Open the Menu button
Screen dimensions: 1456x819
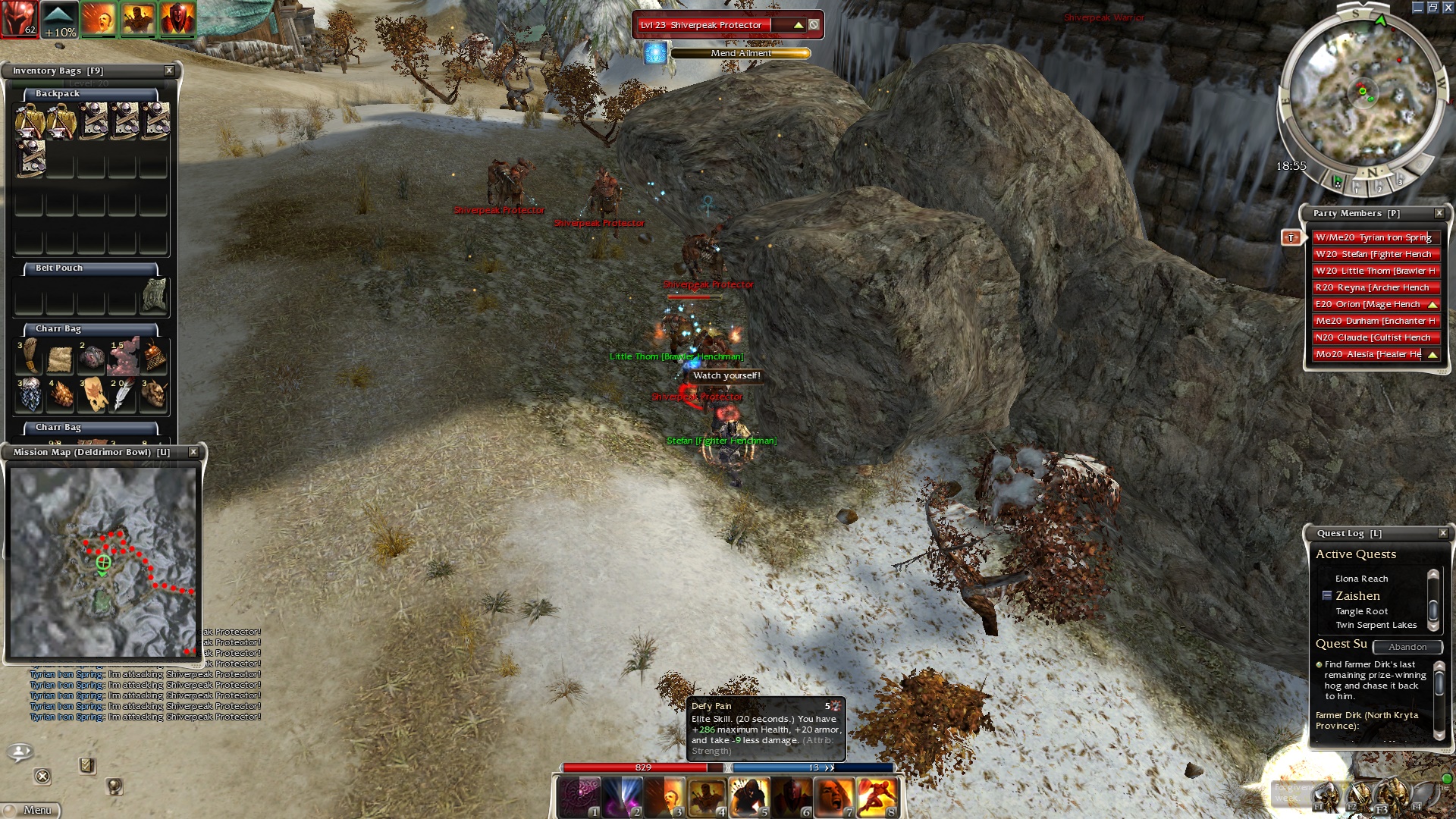[x=30, y=810]
